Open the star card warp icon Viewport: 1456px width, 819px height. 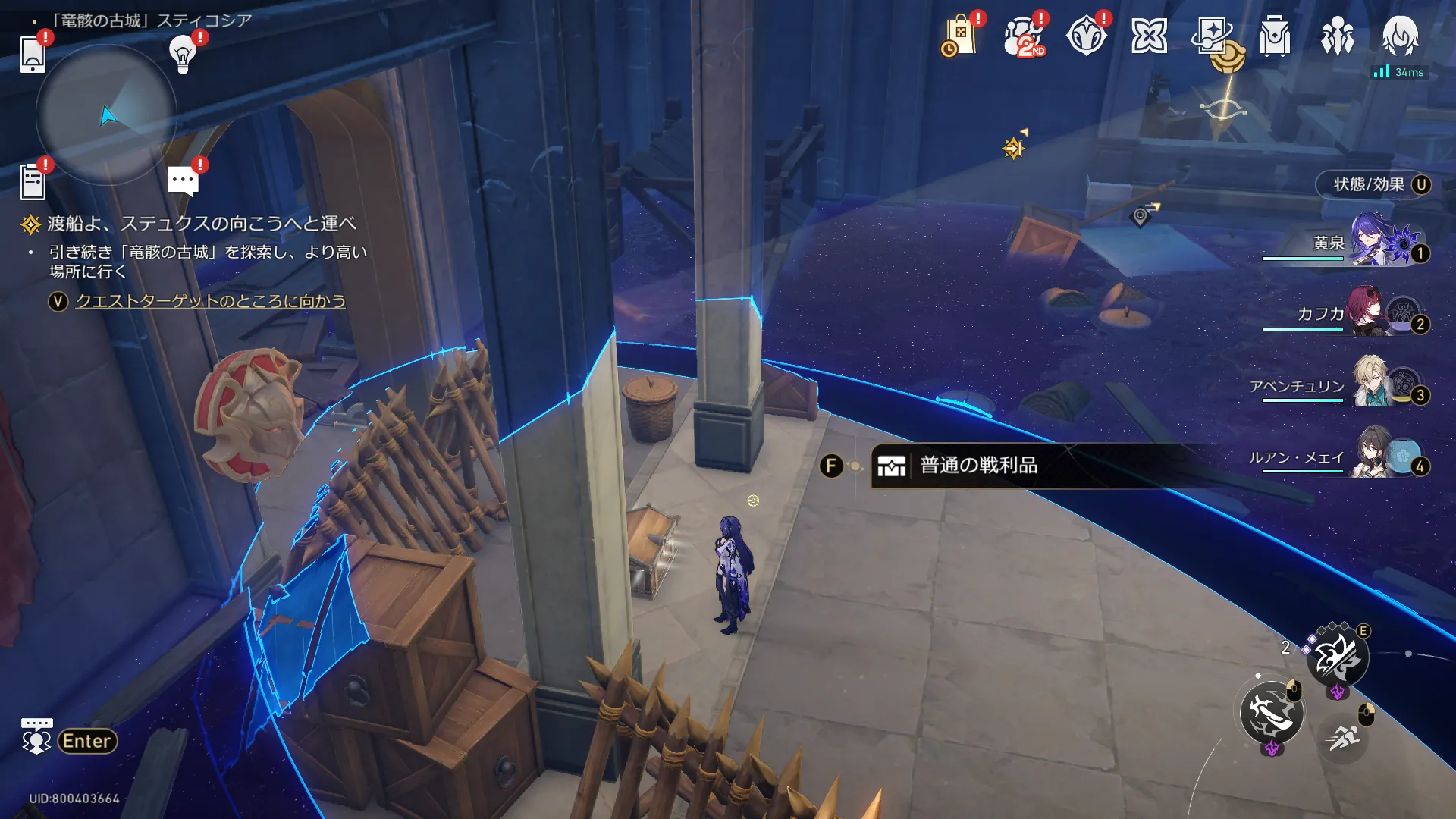(1212, 36)
